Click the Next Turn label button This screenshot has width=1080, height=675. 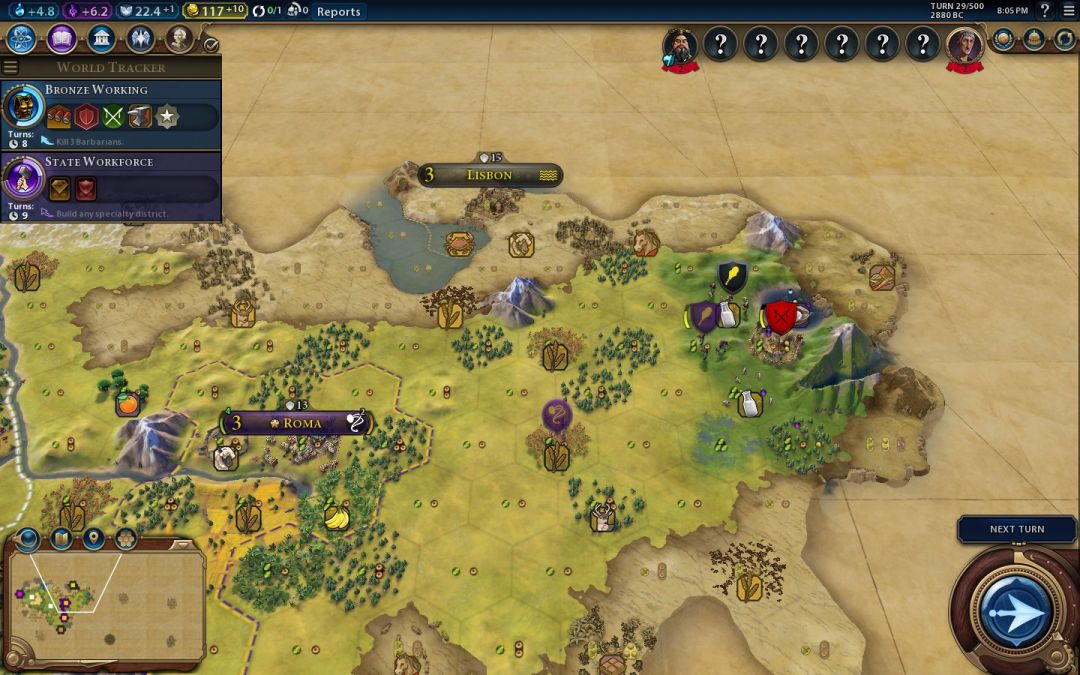point(1016,529)
